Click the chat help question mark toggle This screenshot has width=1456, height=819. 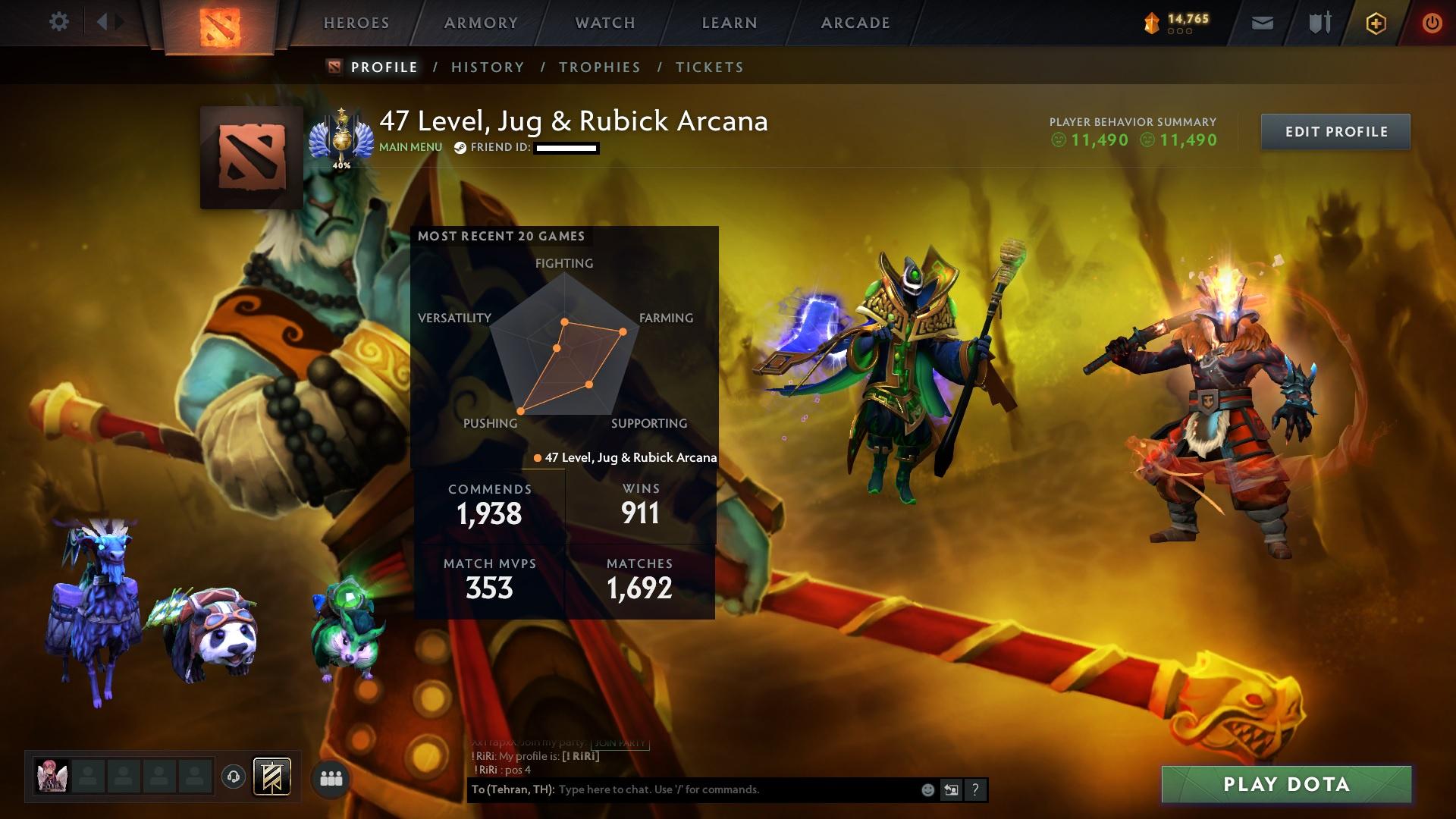(x=975, y=789)
